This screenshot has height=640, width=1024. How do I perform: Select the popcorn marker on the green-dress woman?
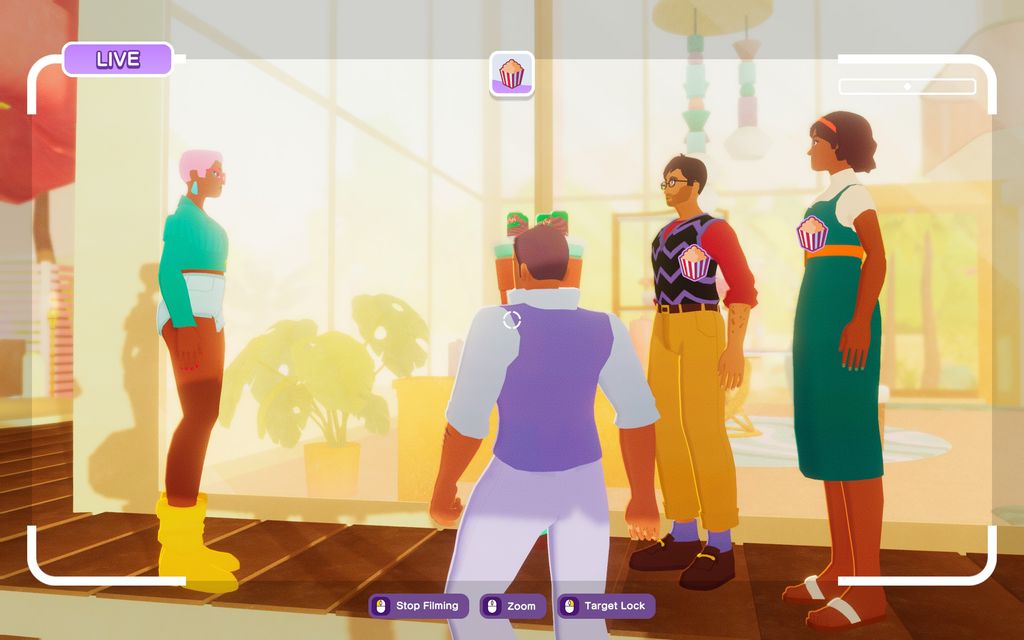click(812, 233)
